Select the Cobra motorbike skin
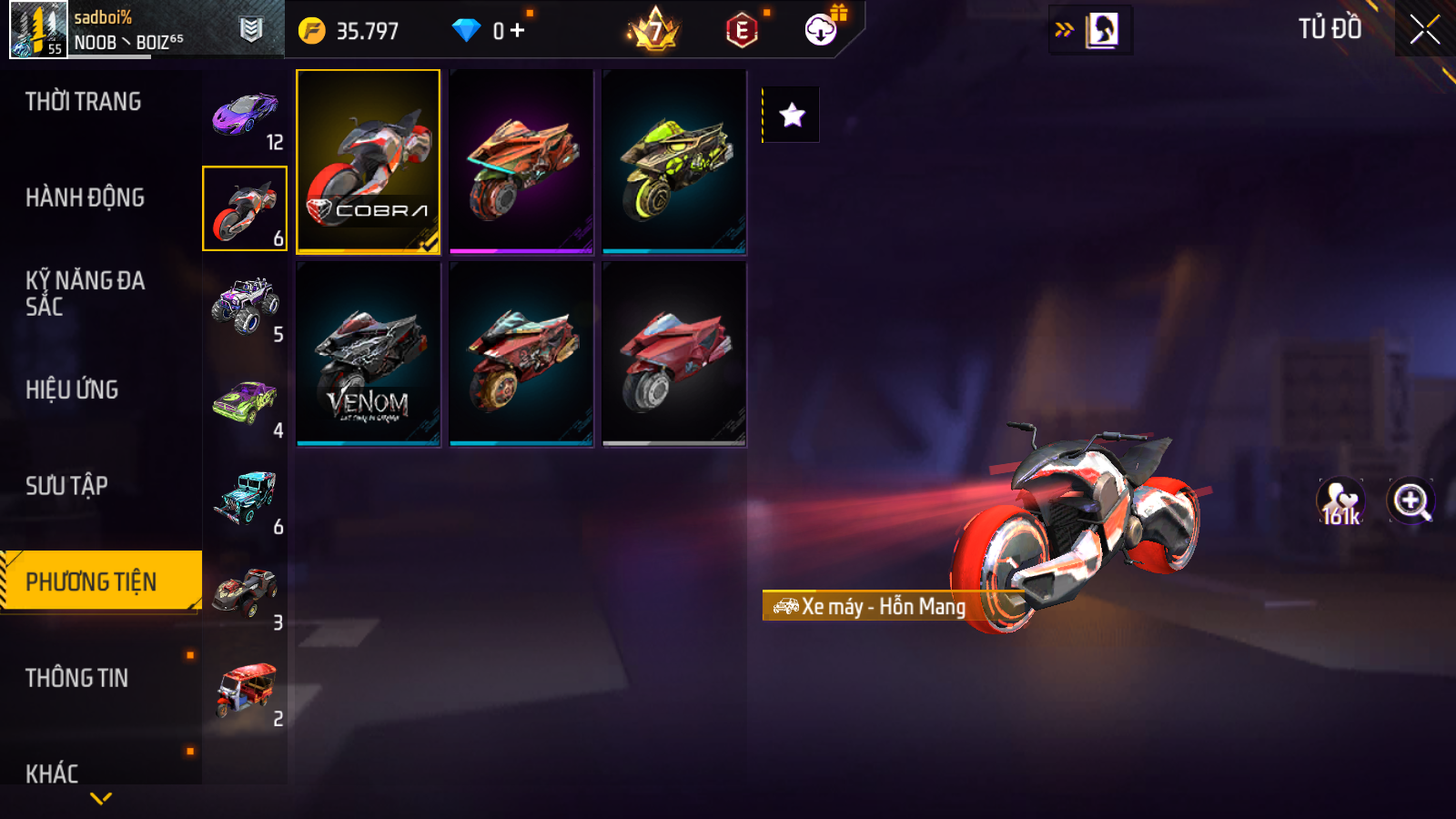1456x819 pixels. click(369, 161)
